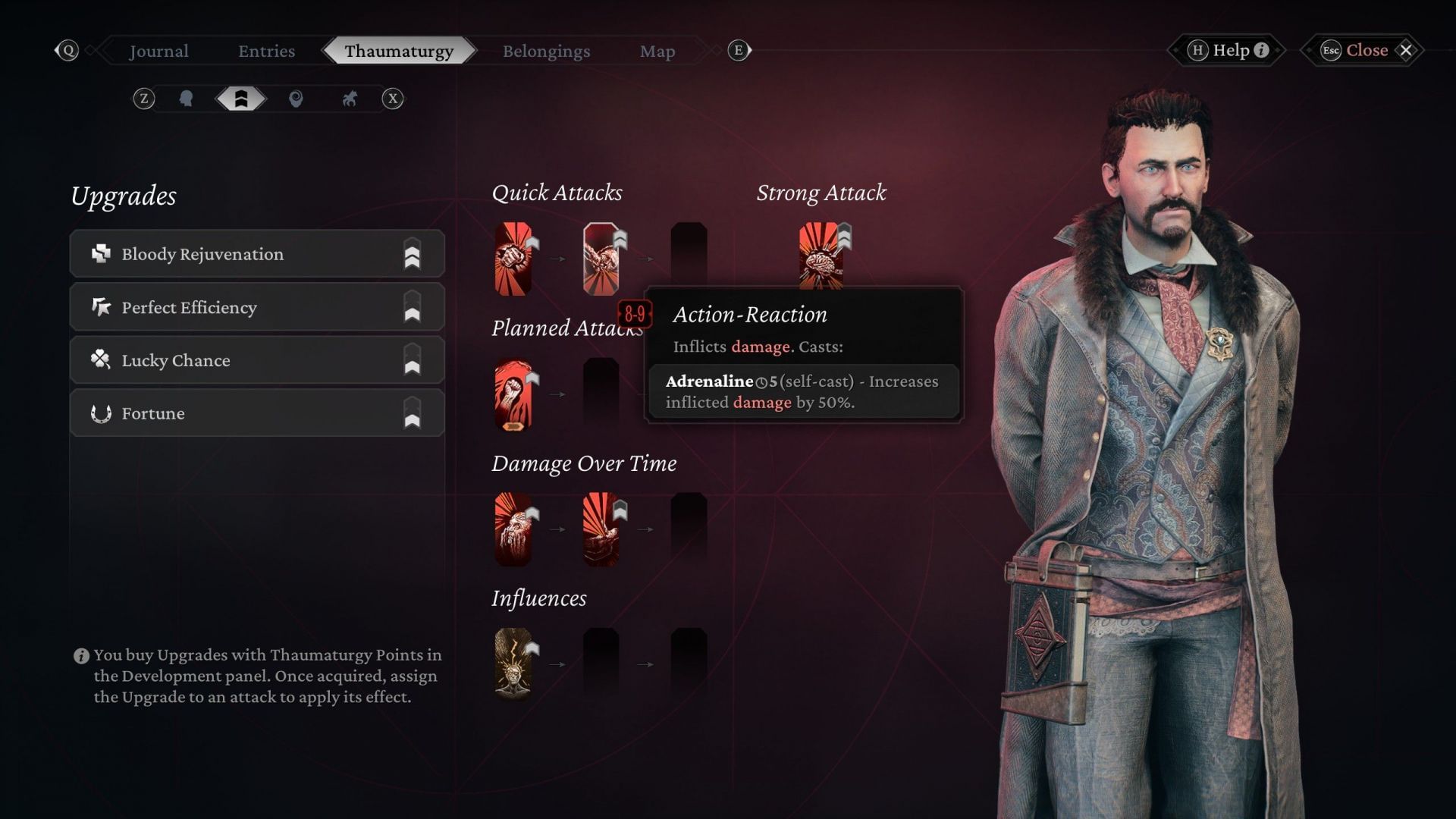Select the first Quick Attacks fist card

[513, 259]
